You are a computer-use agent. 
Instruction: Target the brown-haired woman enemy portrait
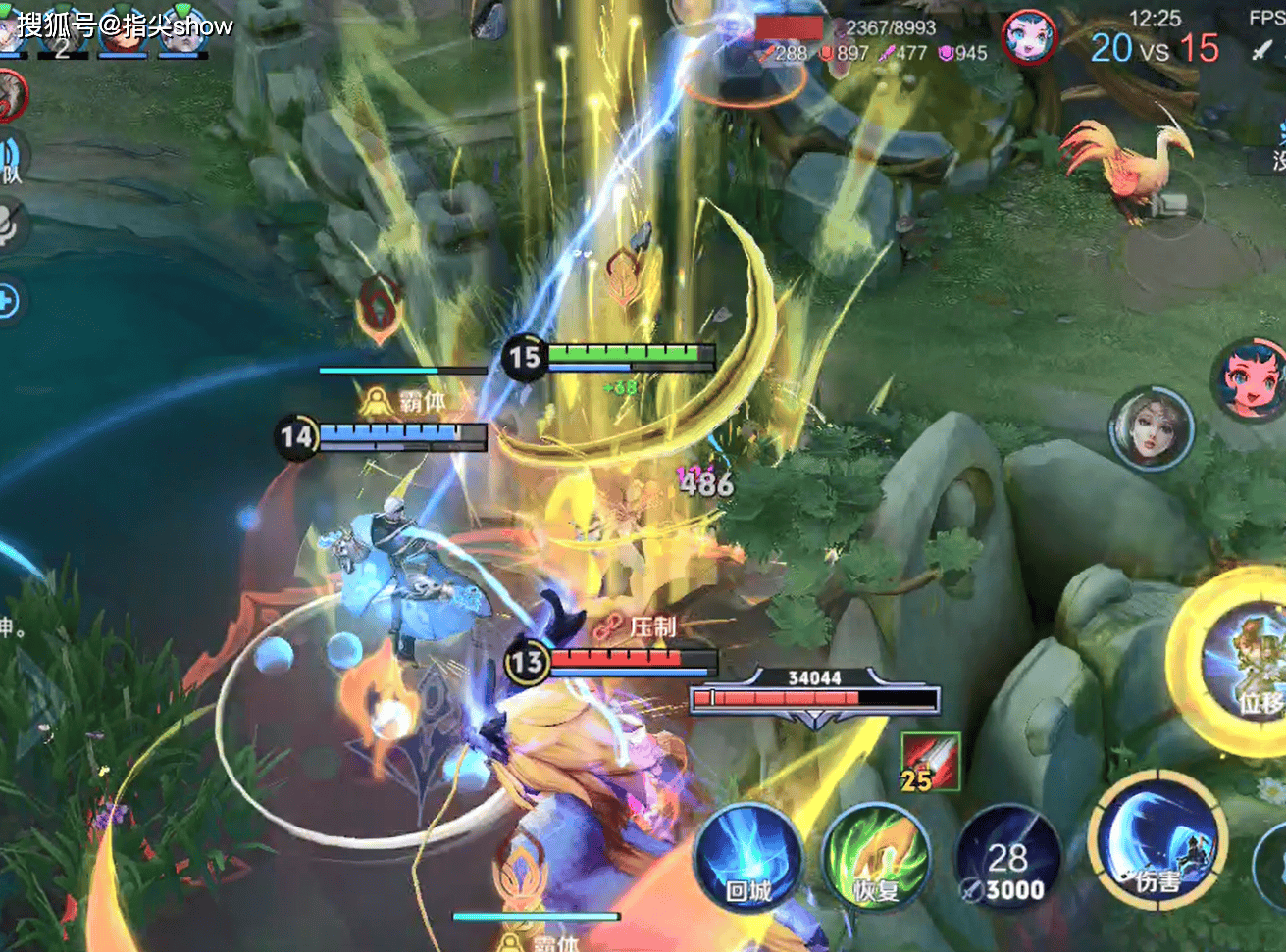coord(1151,428)
